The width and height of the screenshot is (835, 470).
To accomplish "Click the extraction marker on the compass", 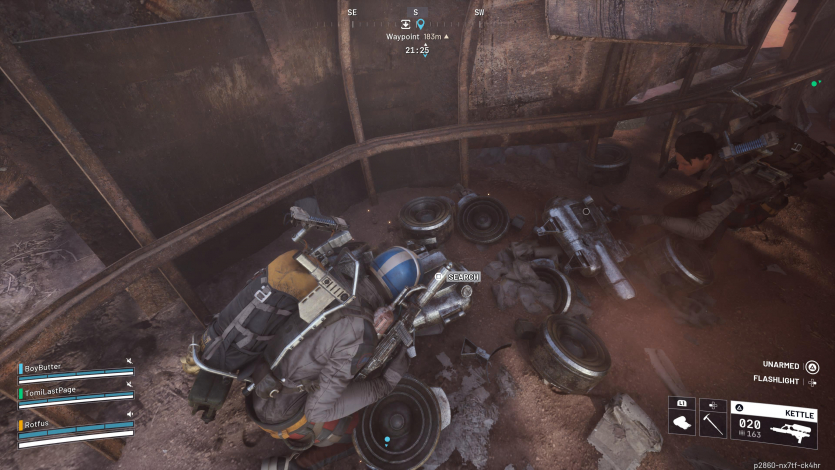I will [x=405, y=24].
